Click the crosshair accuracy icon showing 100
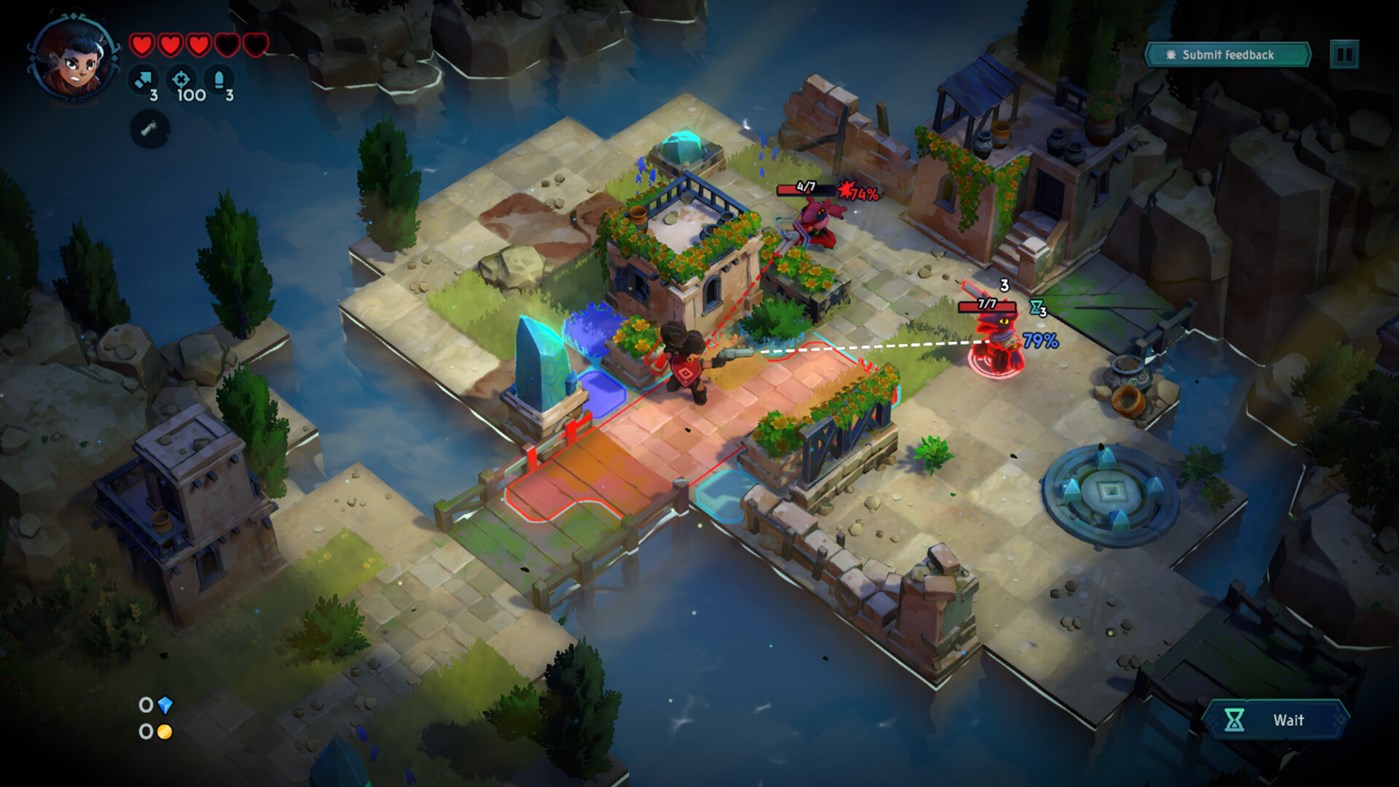The image size is (1399, 787). 182,78
